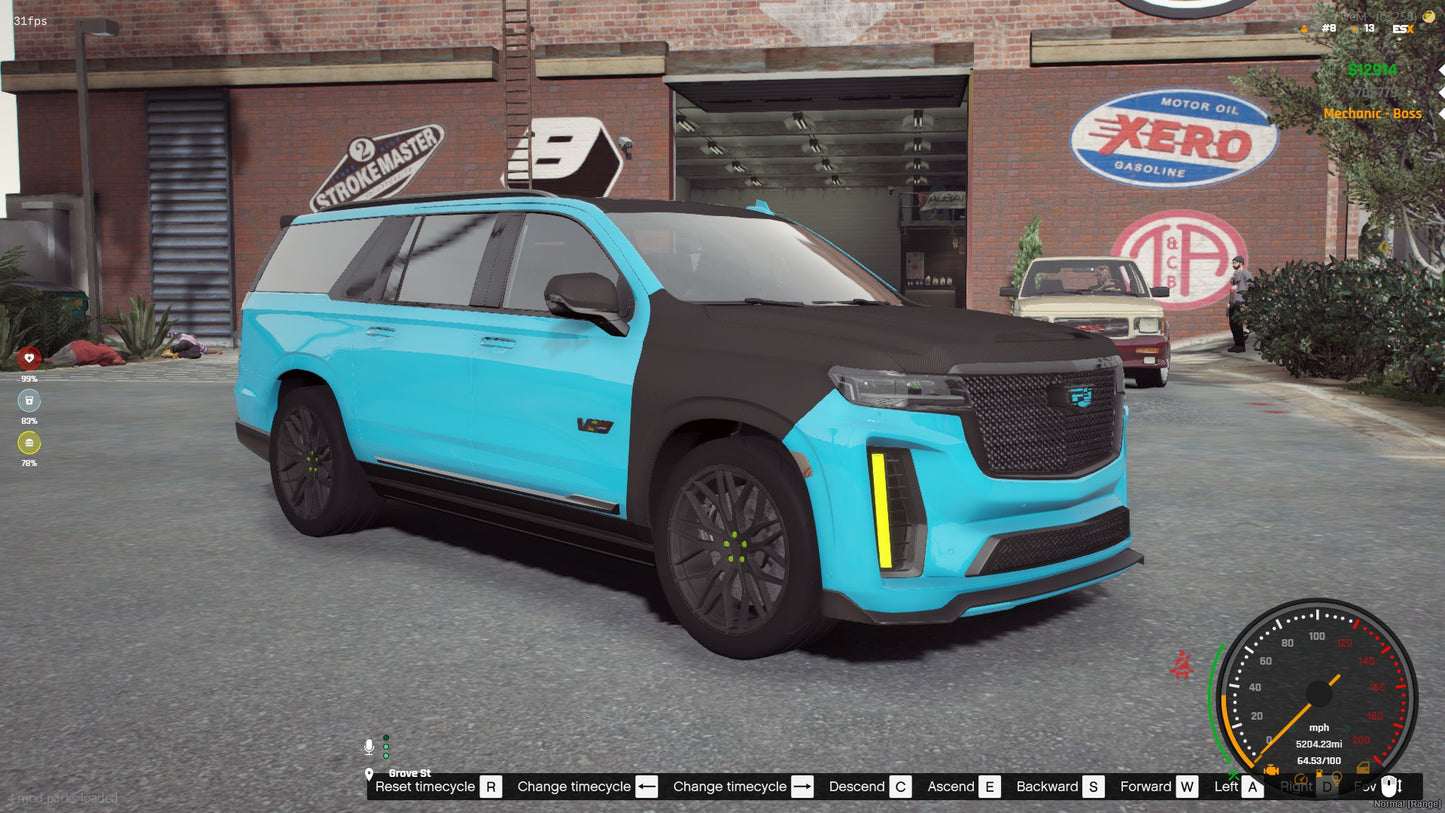Click the FiveM server logo circle top right
1445x813 pixels.
click(1429, 16)
